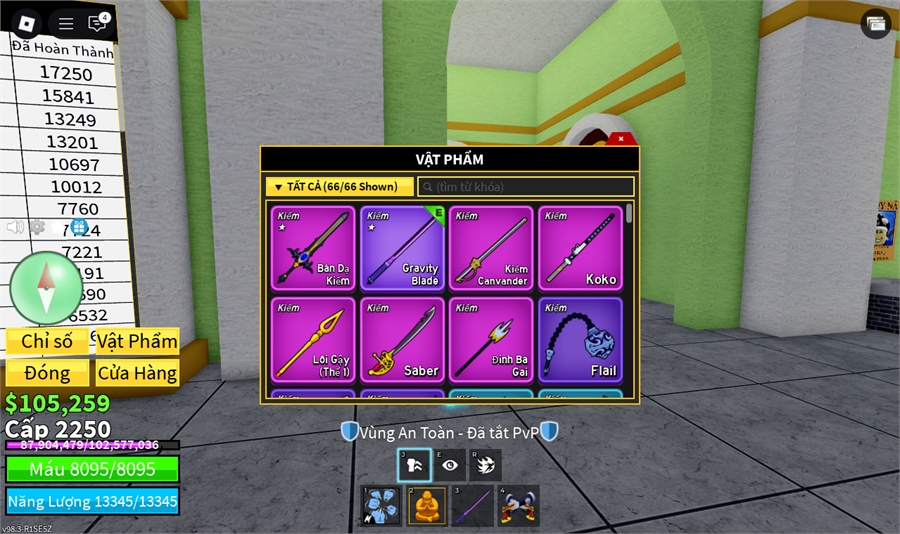Pick the Koko sword slot
The height and width of the screenshot is (534, 900).
(x=580, y=248)
